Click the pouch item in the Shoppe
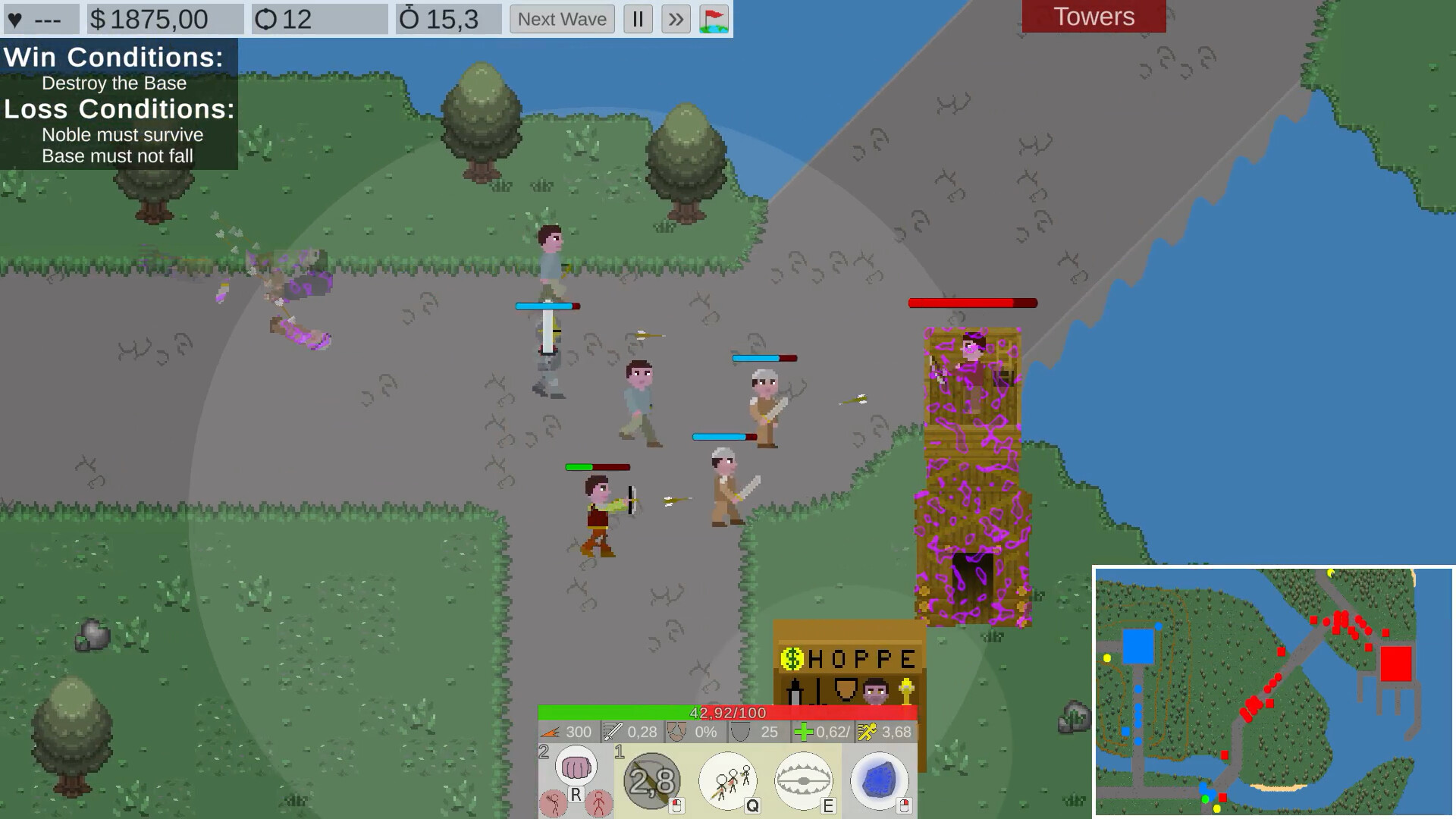 pyautogui.click(x=844, y=690)
